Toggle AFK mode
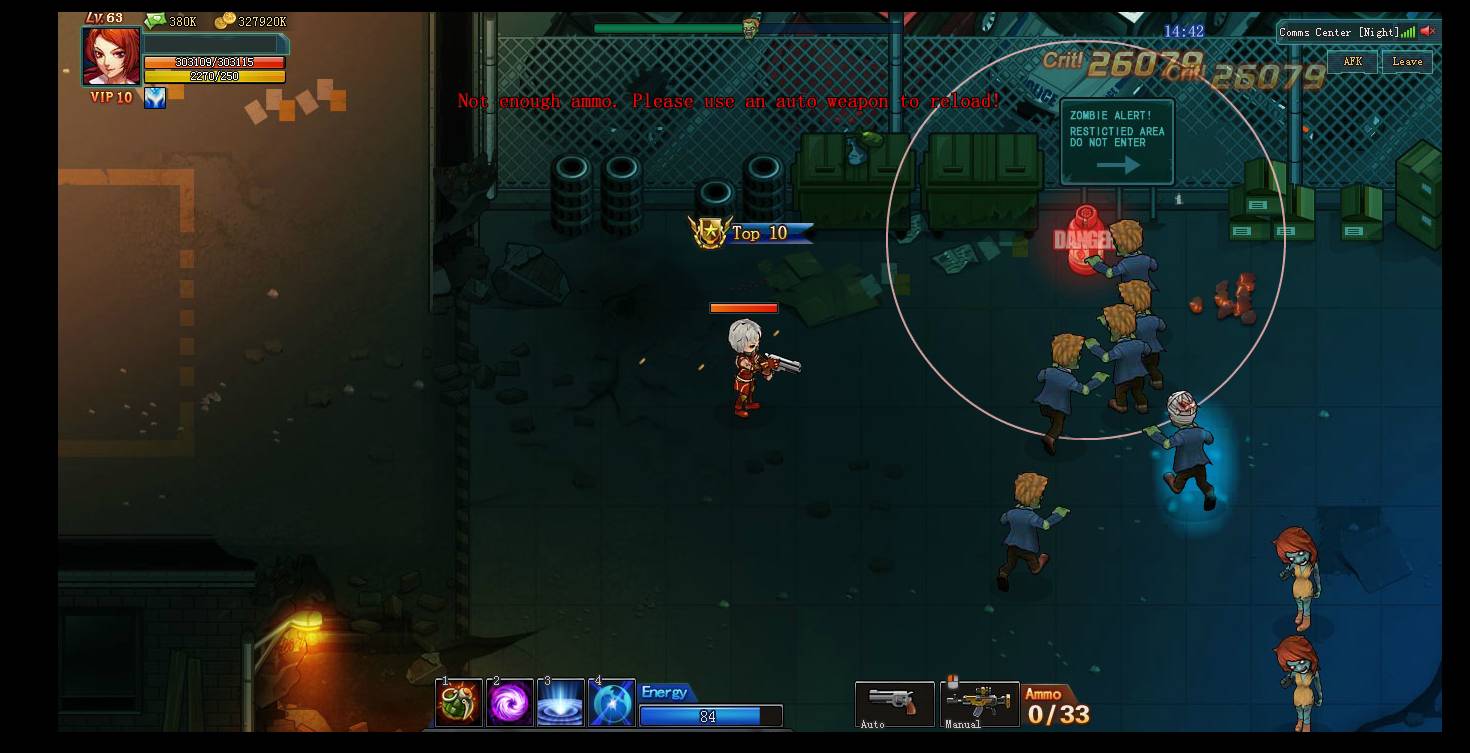Screen dimensions: 1470x753 pyautogui.click(x=1352, y=62)
